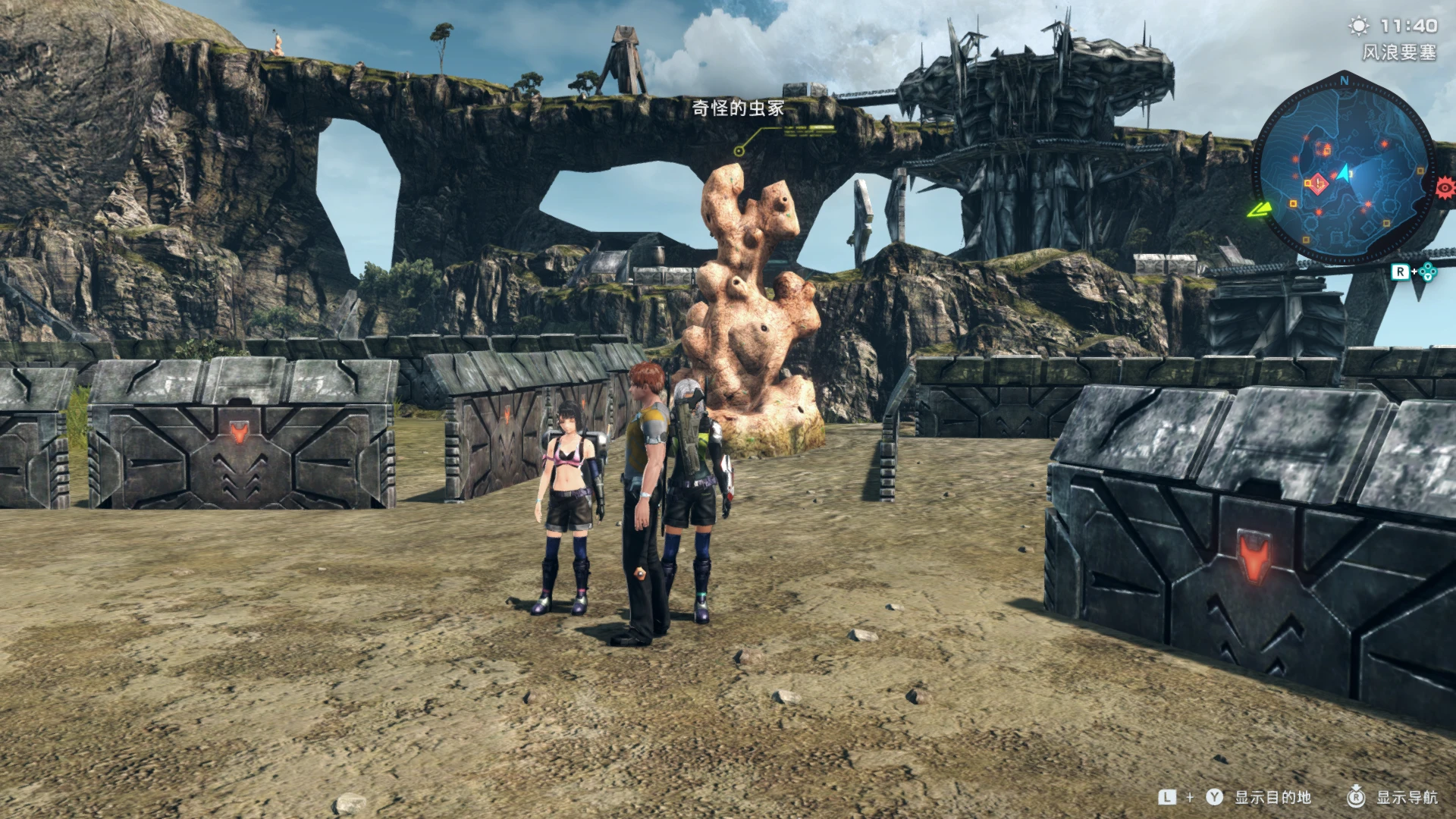The height and width of the screenshot is (819, 1456).
Task: Click the green arrow direction marker
Action: coord(1258,209)
